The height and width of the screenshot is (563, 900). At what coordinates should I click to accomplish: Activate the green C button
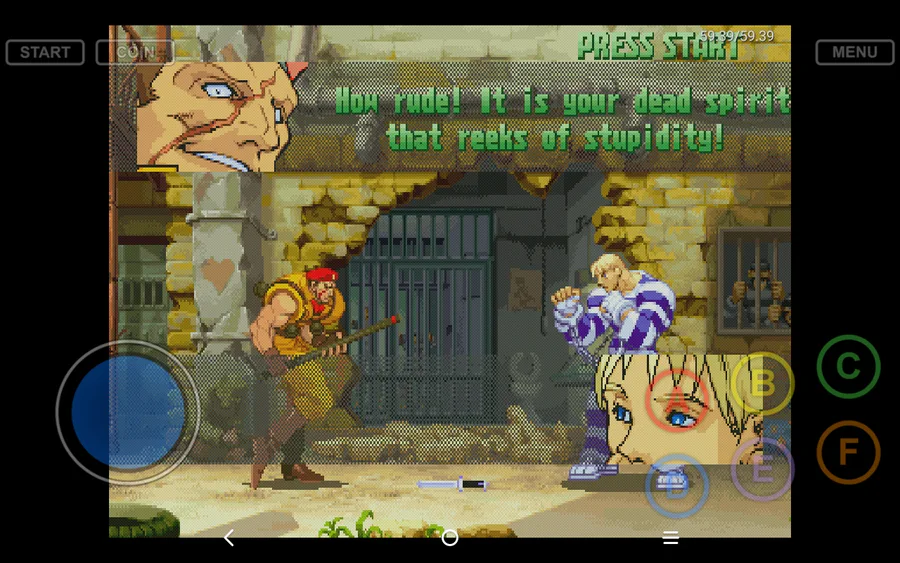[848, 367]
